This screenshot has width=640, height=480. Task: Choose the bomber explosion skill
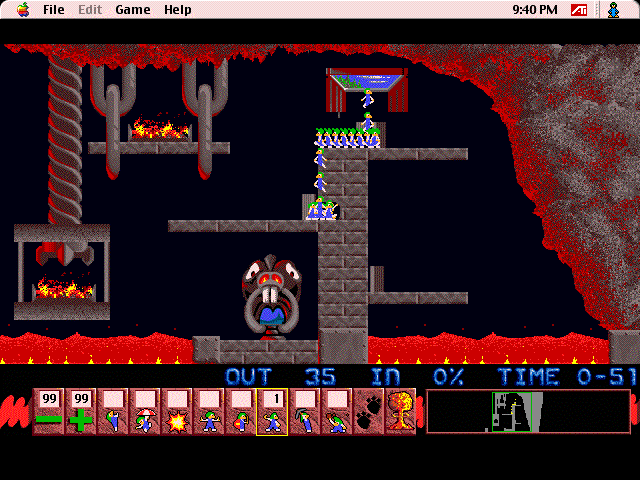[x=176, y=412]
